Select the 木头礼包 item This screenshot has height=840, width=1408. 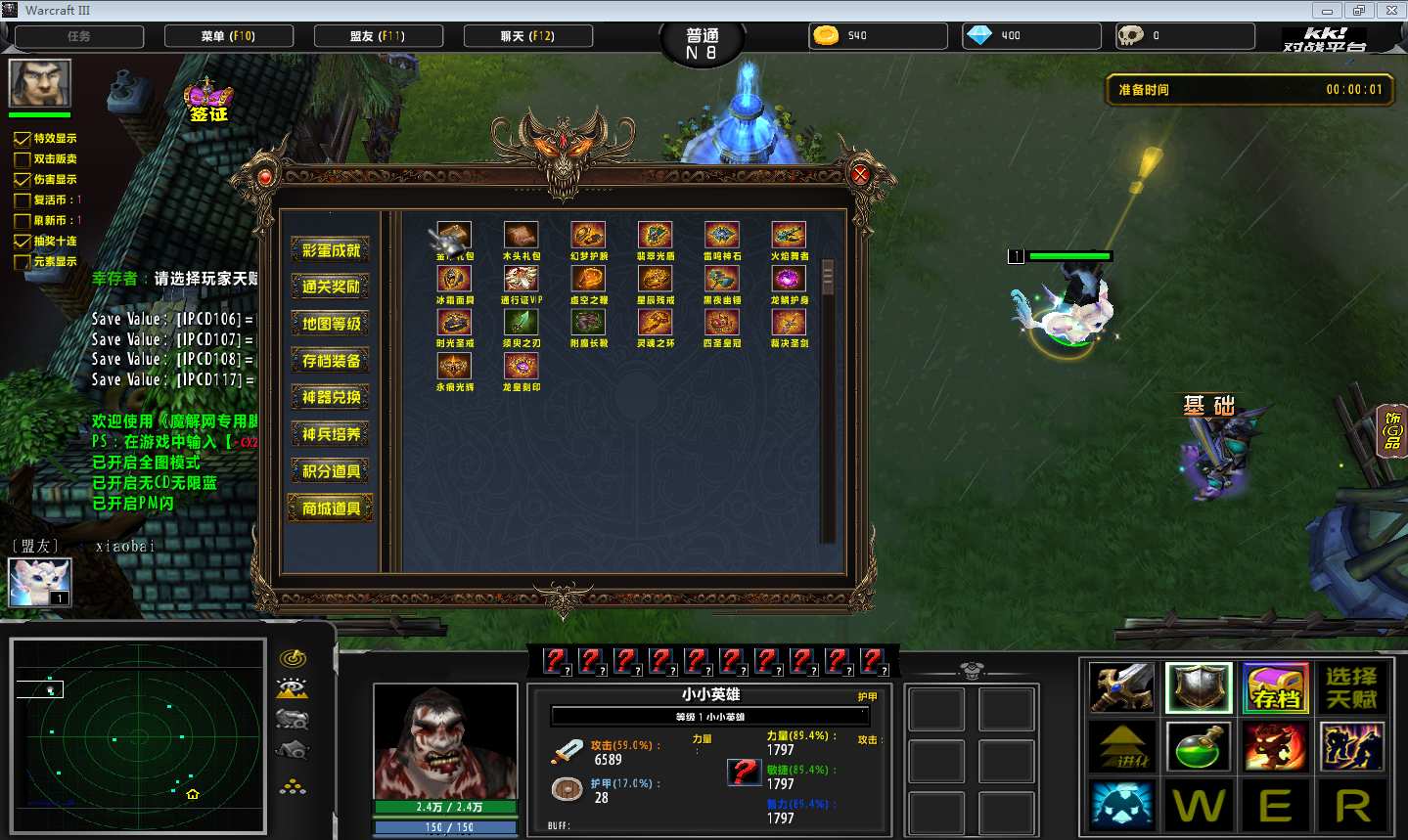pyautogui.click(x=521, y=236)
